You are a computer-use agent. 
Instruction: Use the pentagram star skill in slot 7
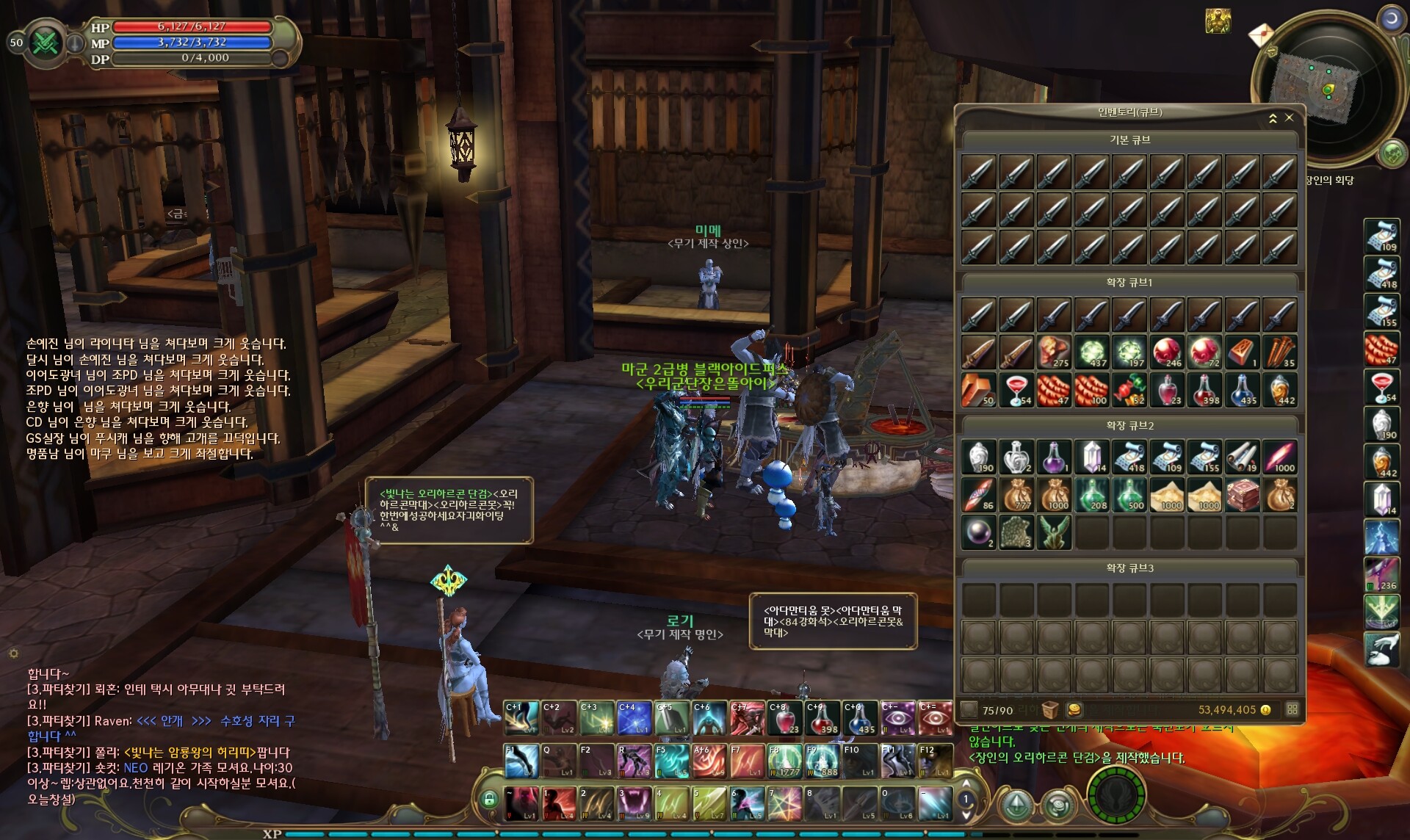[784, 804]
